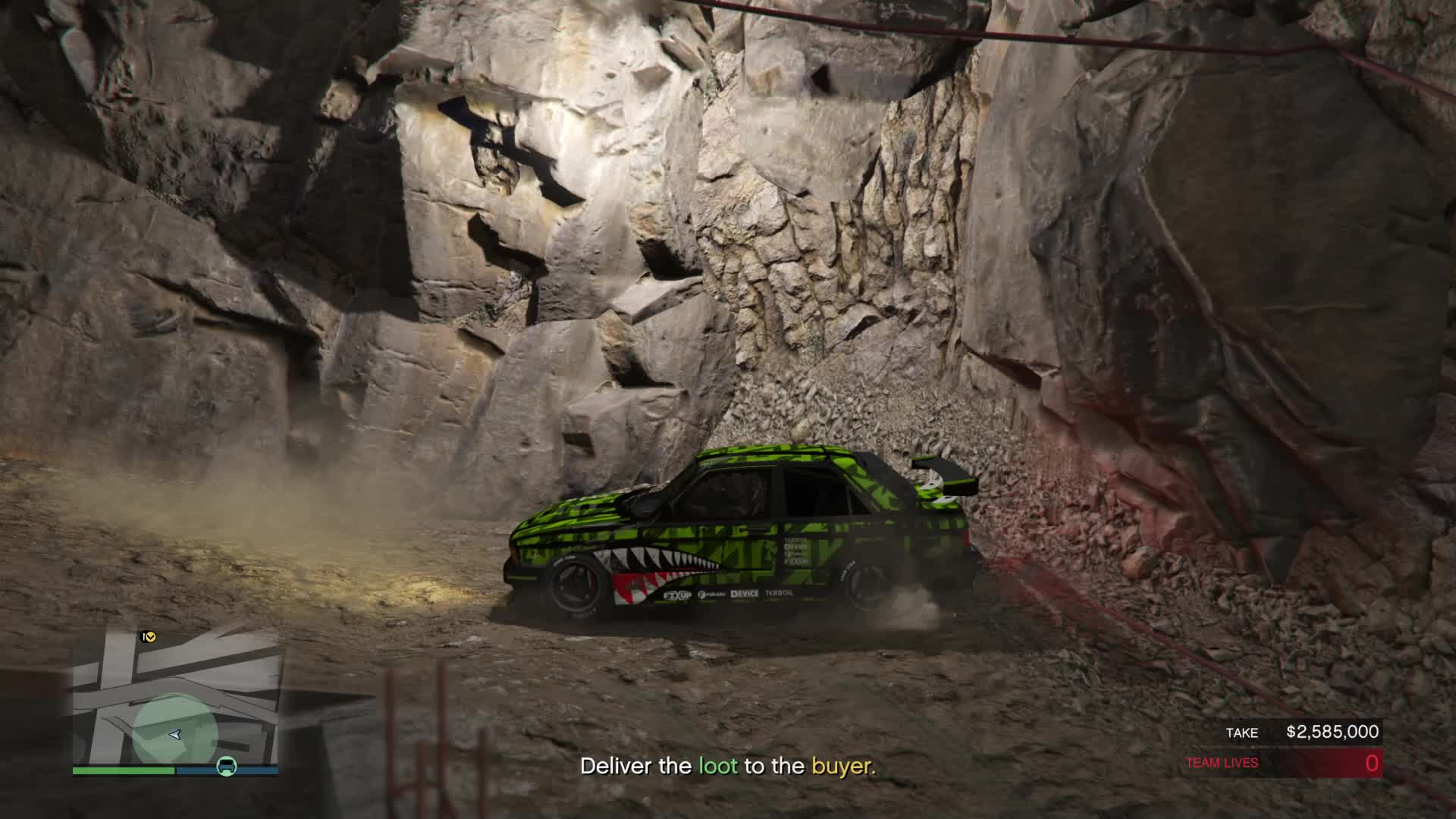
Task: Click the green car icon below the minimap
Action: point(227,767)
